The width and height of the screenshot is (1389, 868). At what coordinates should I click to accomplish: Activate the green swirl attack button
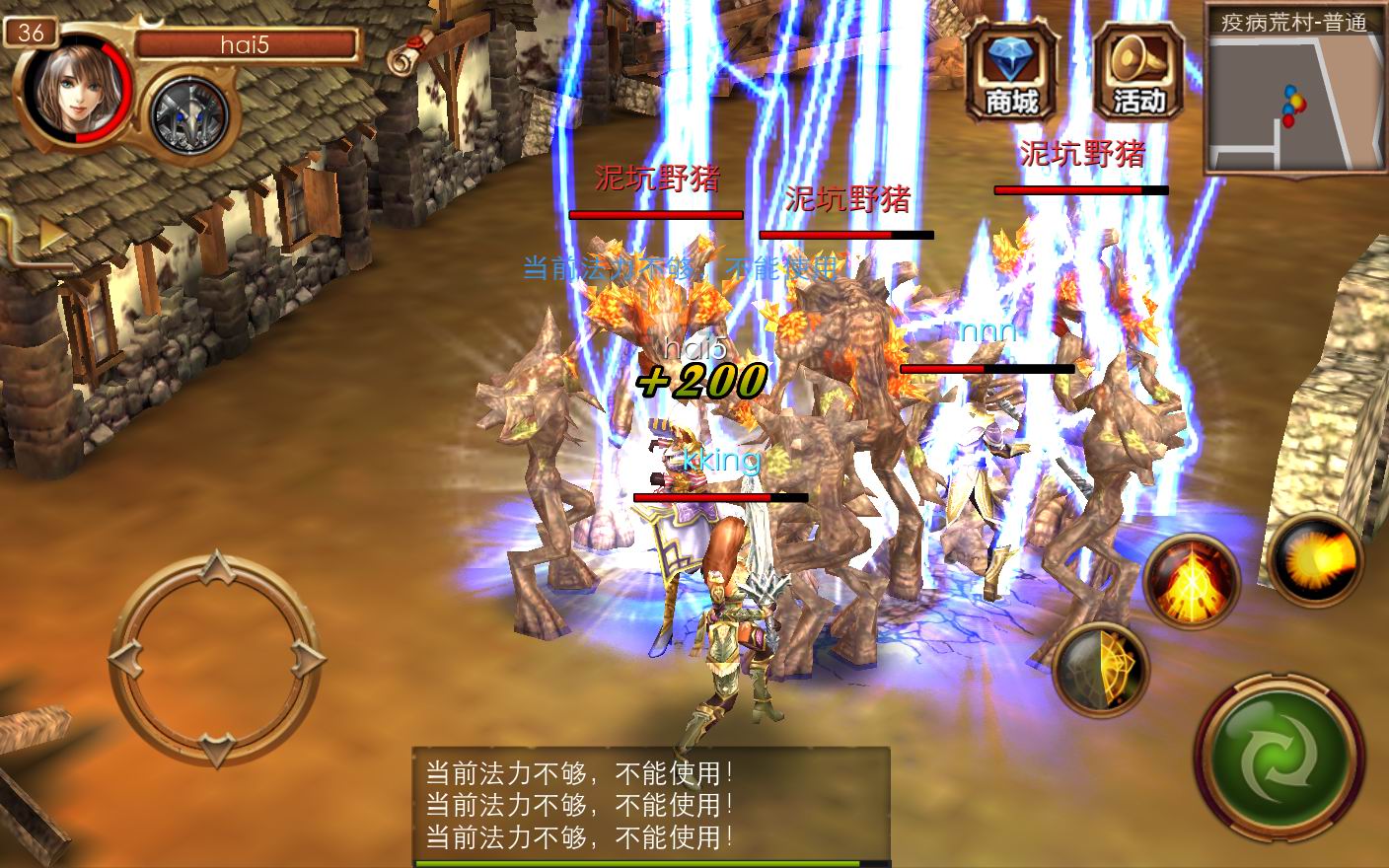click(x=1279, y=759)
